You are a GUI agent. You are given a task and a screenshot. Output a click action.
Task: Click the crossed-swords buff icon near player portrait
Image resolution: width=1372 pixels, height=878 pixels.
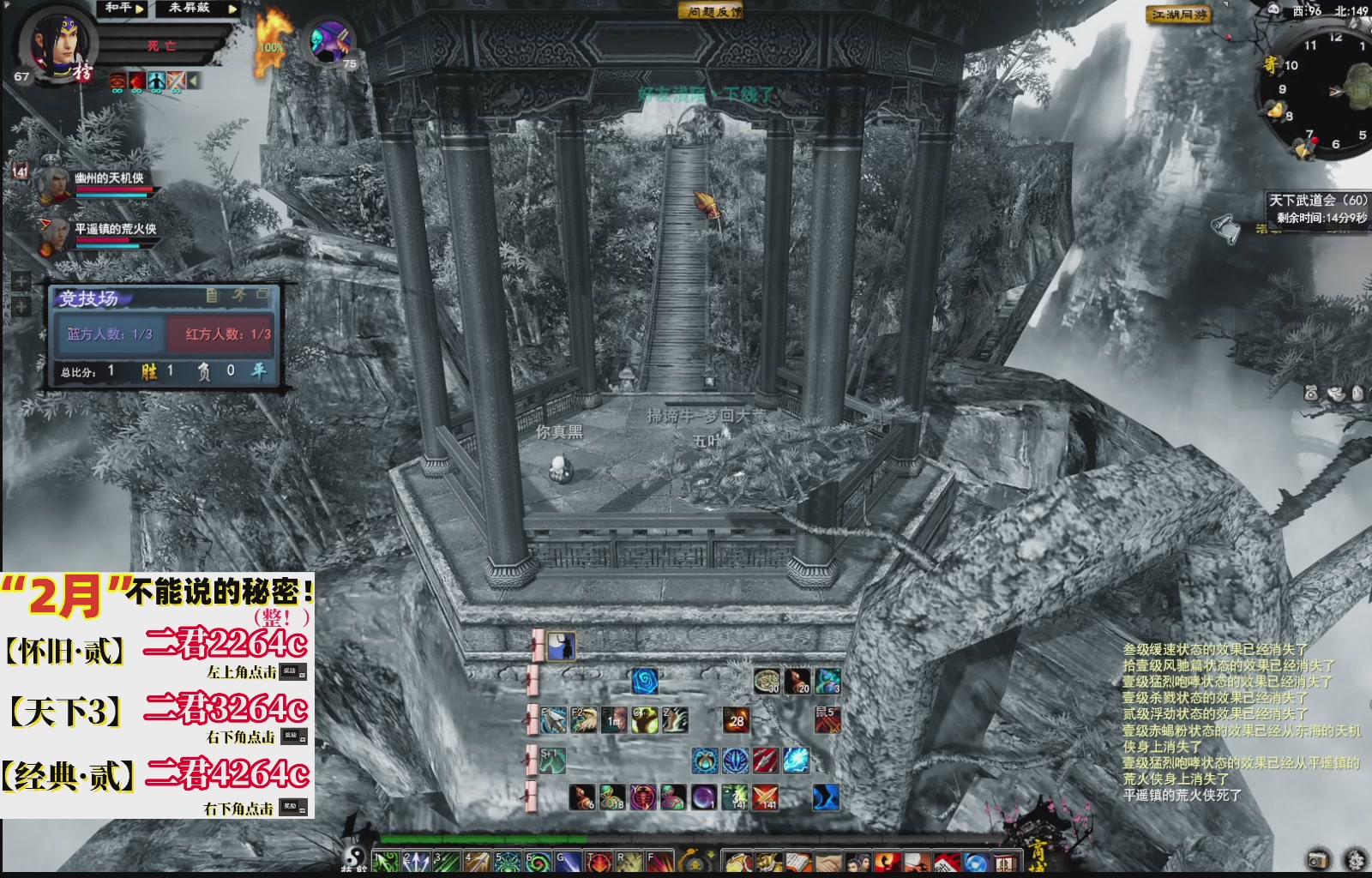(176, 81)
